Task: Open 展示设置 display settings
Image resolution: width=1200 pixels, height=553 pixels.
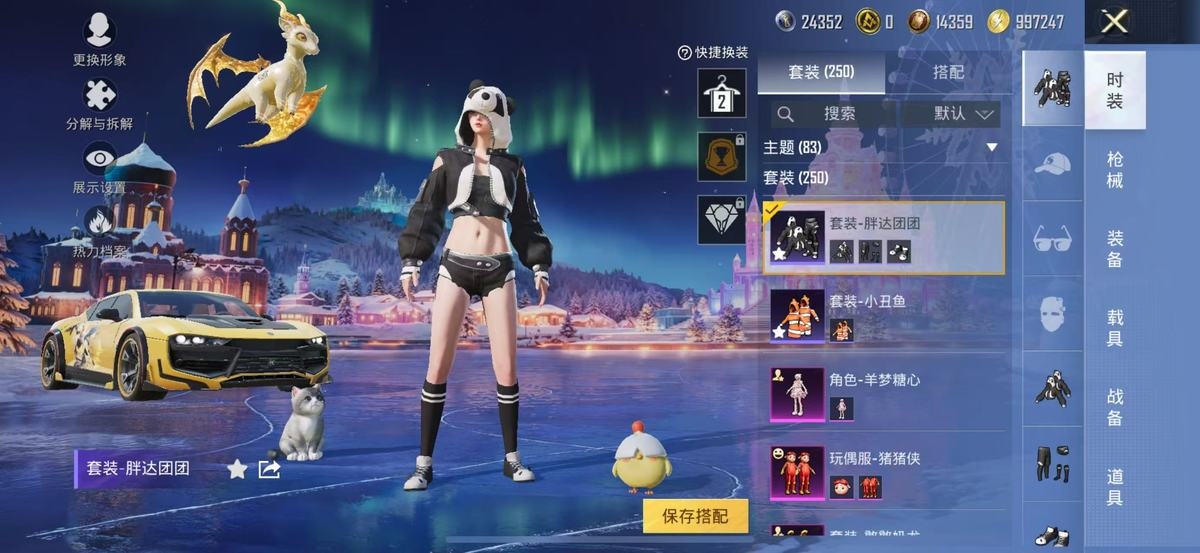Action: point(99,168)
